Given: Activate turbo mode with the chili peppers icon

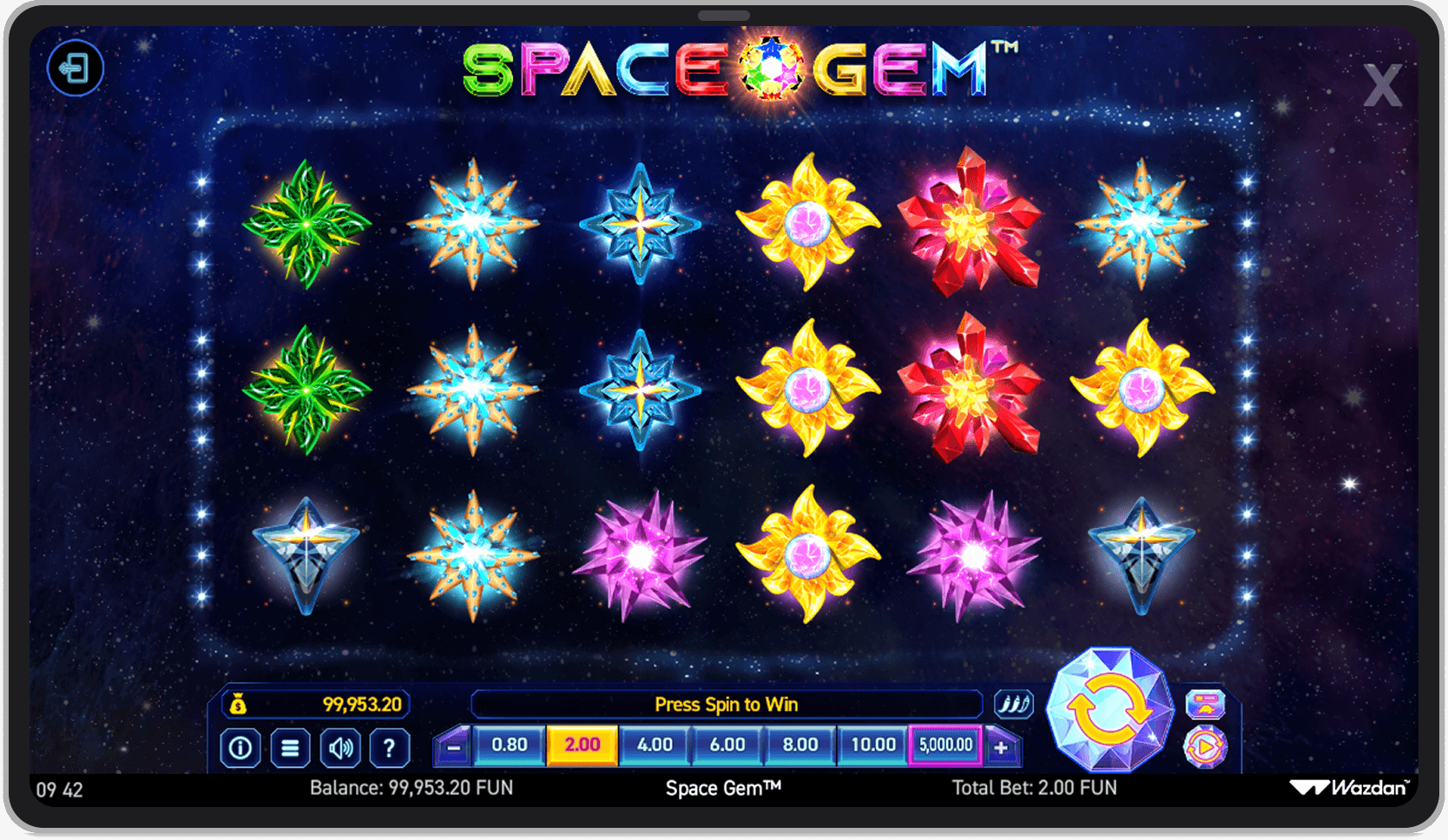Looking at the screenshot, I should 1014,704.
